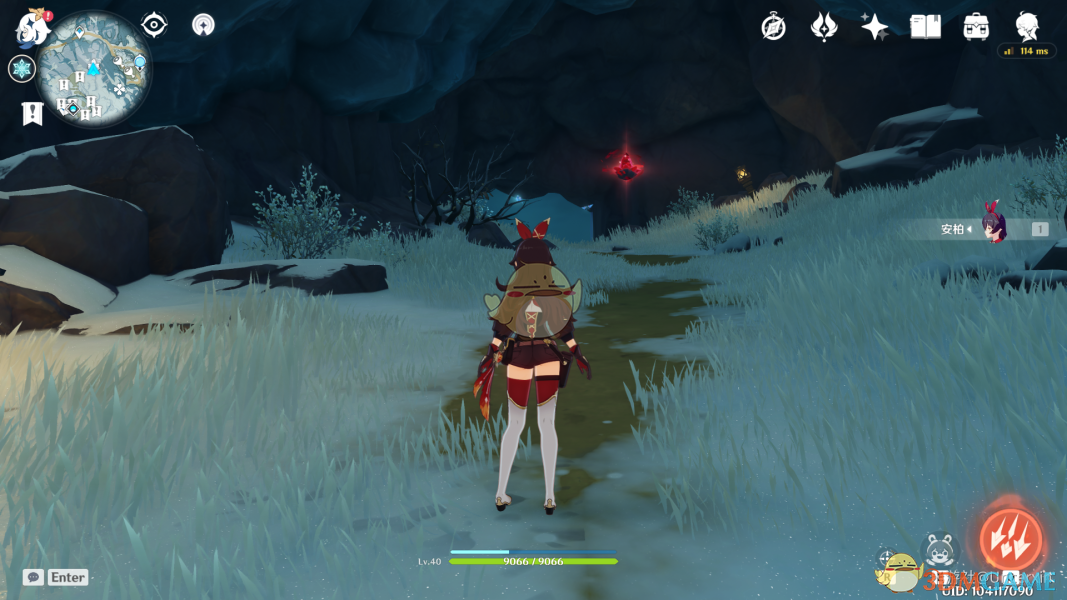Open the four-pointed star wish icon
This screenshot has height=600, width=1067.
click(874, 27)
